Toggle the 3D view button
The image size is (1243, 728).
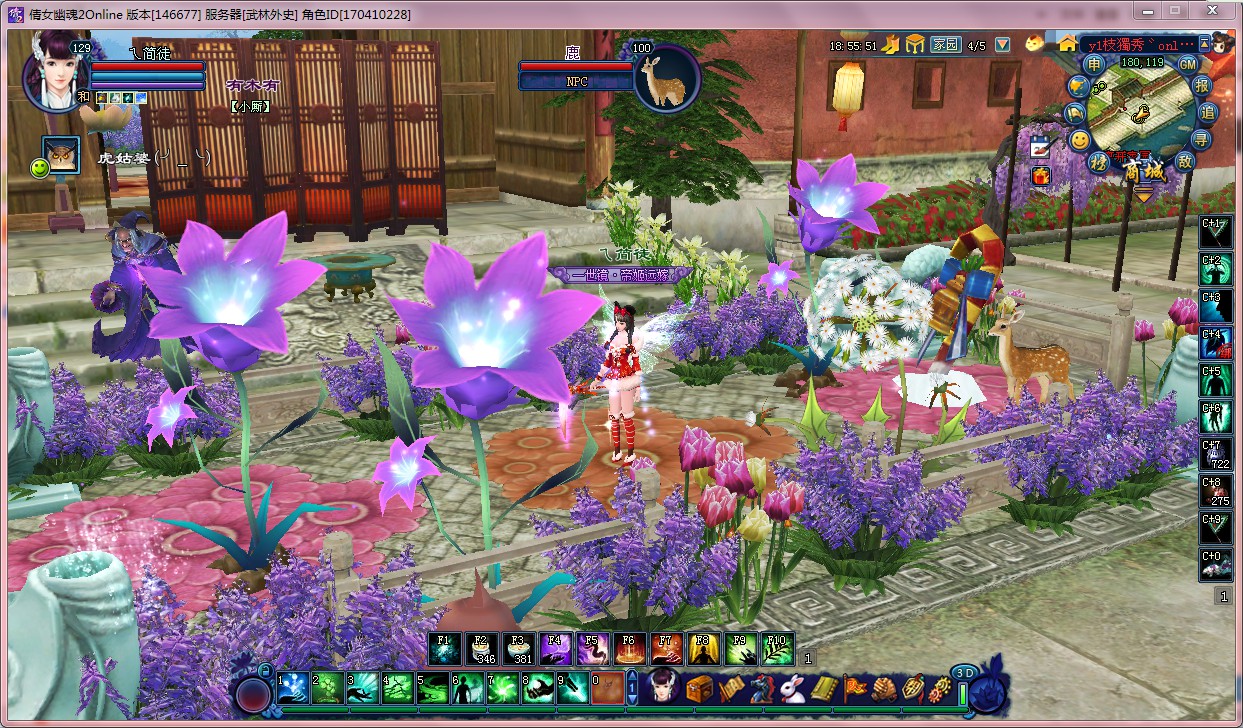963,672
